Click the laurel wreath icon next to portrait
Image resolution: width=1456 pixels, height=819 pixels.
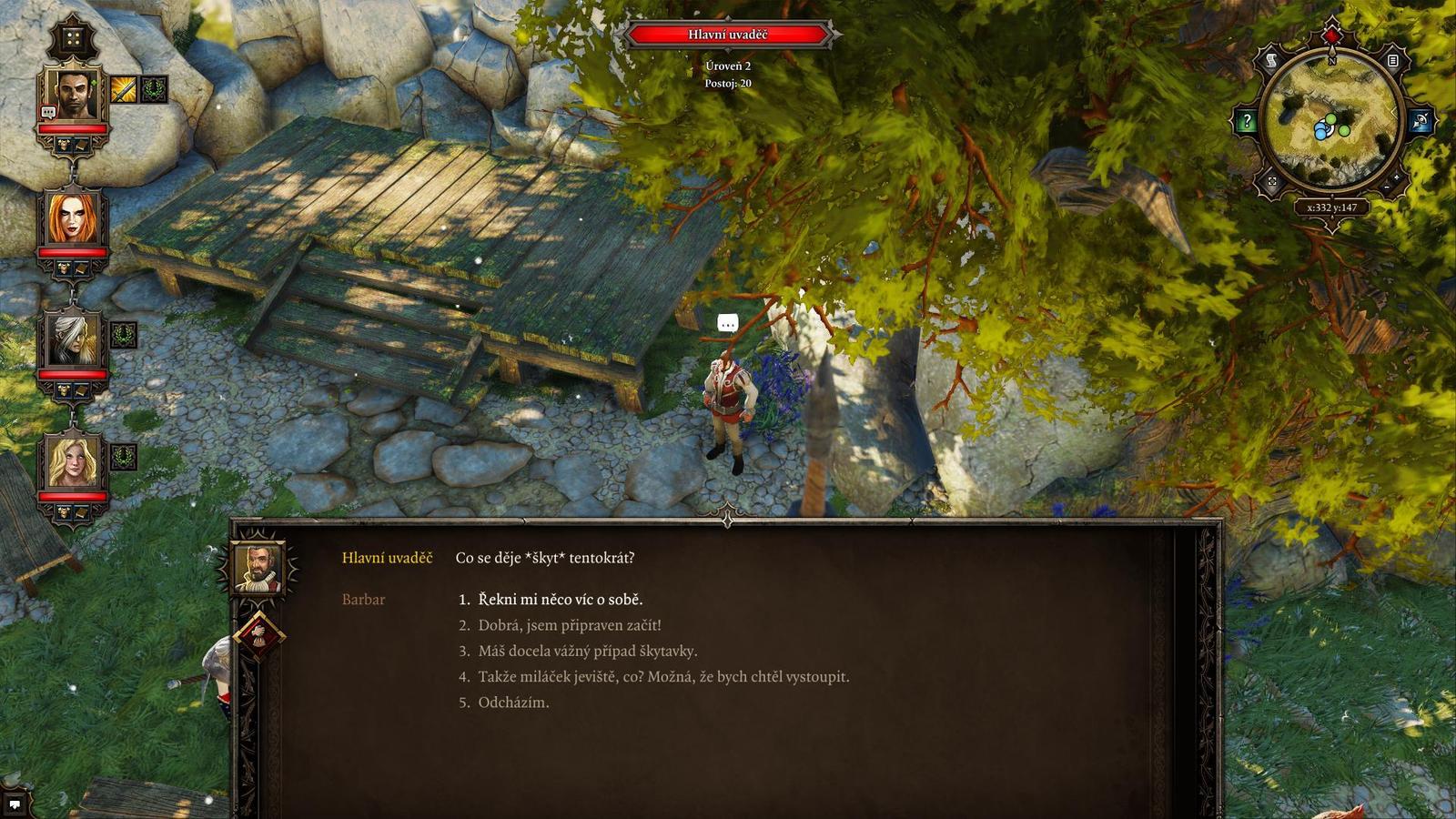point(154,88)
